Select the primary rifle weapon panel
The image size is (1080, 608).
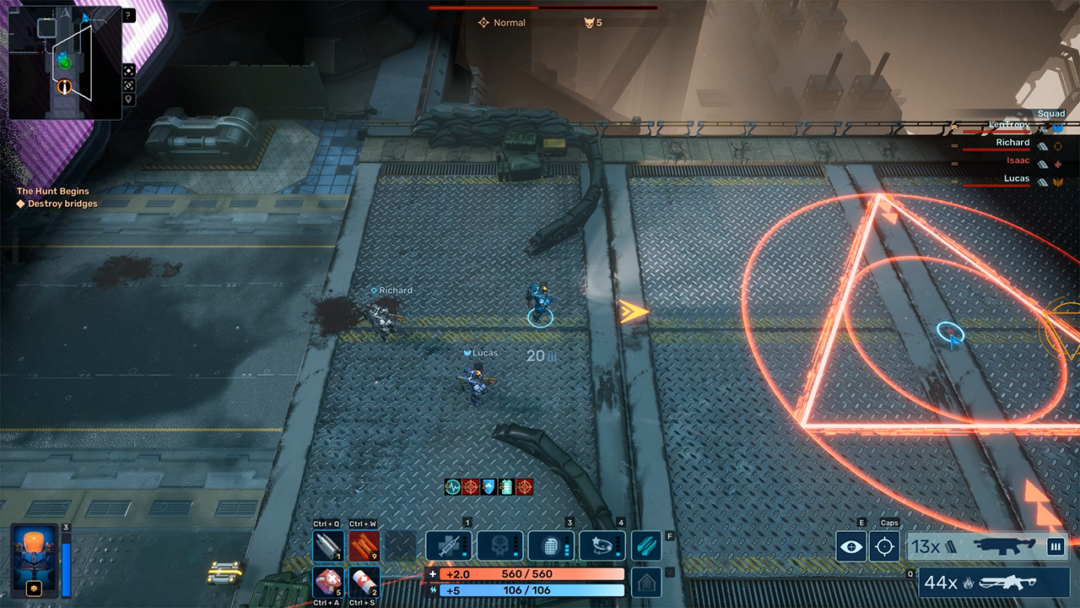click(987, 547)
